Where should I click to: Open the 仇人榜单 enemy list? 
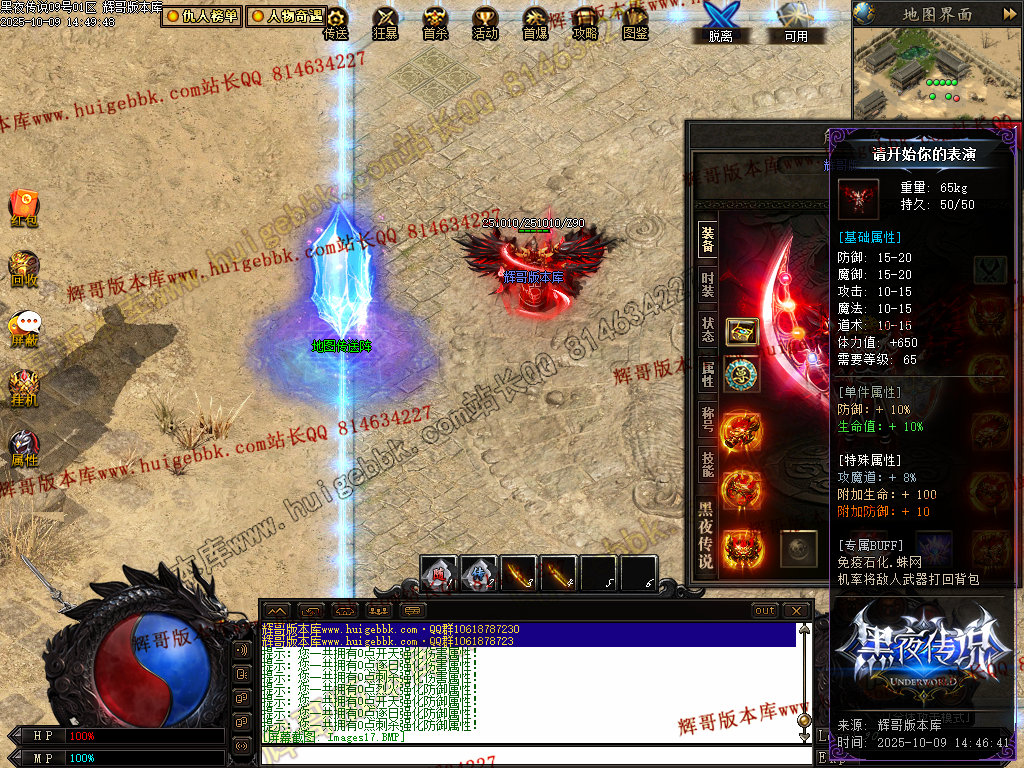(x=203, y=16)
